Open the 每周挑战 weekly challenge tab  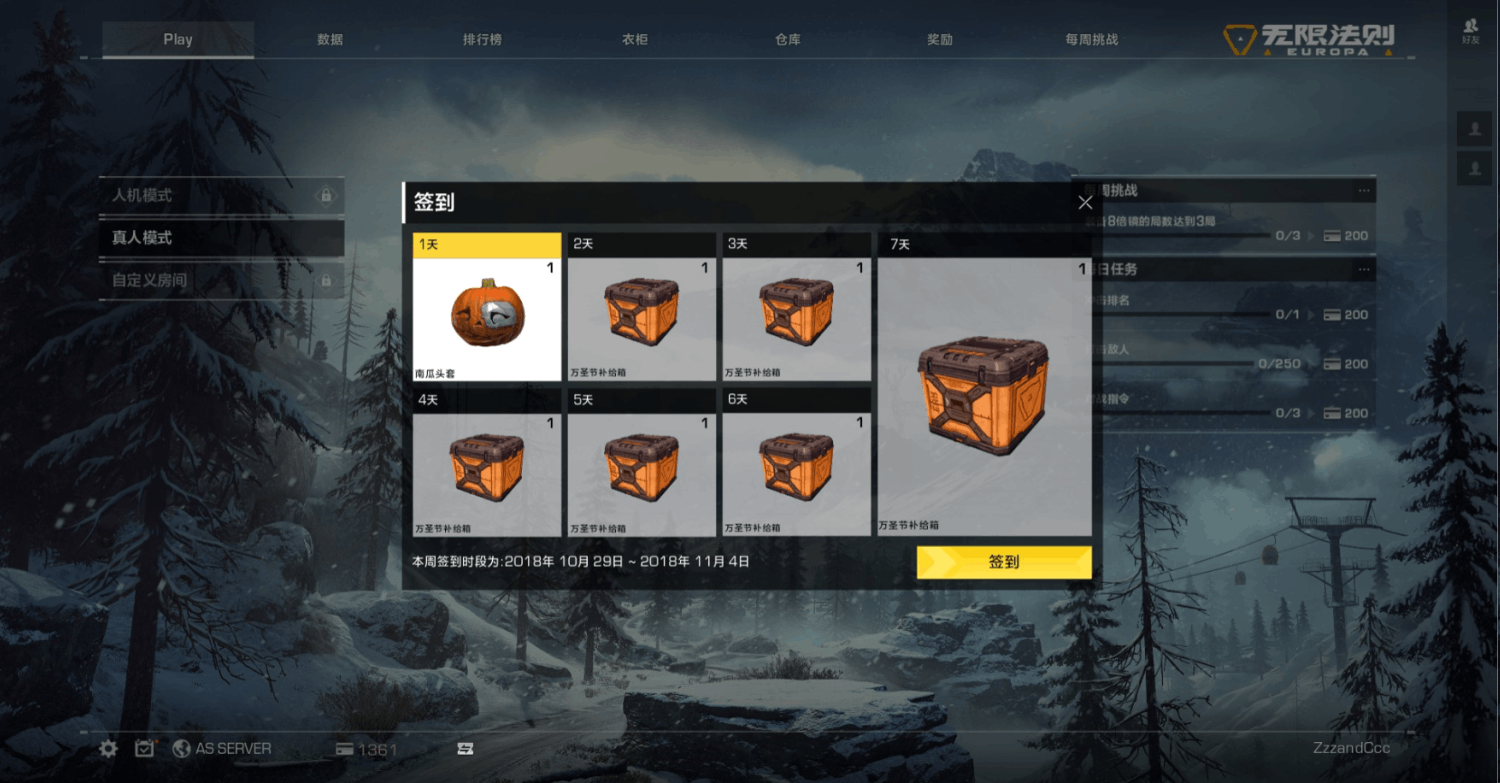tap(1092, 40)
